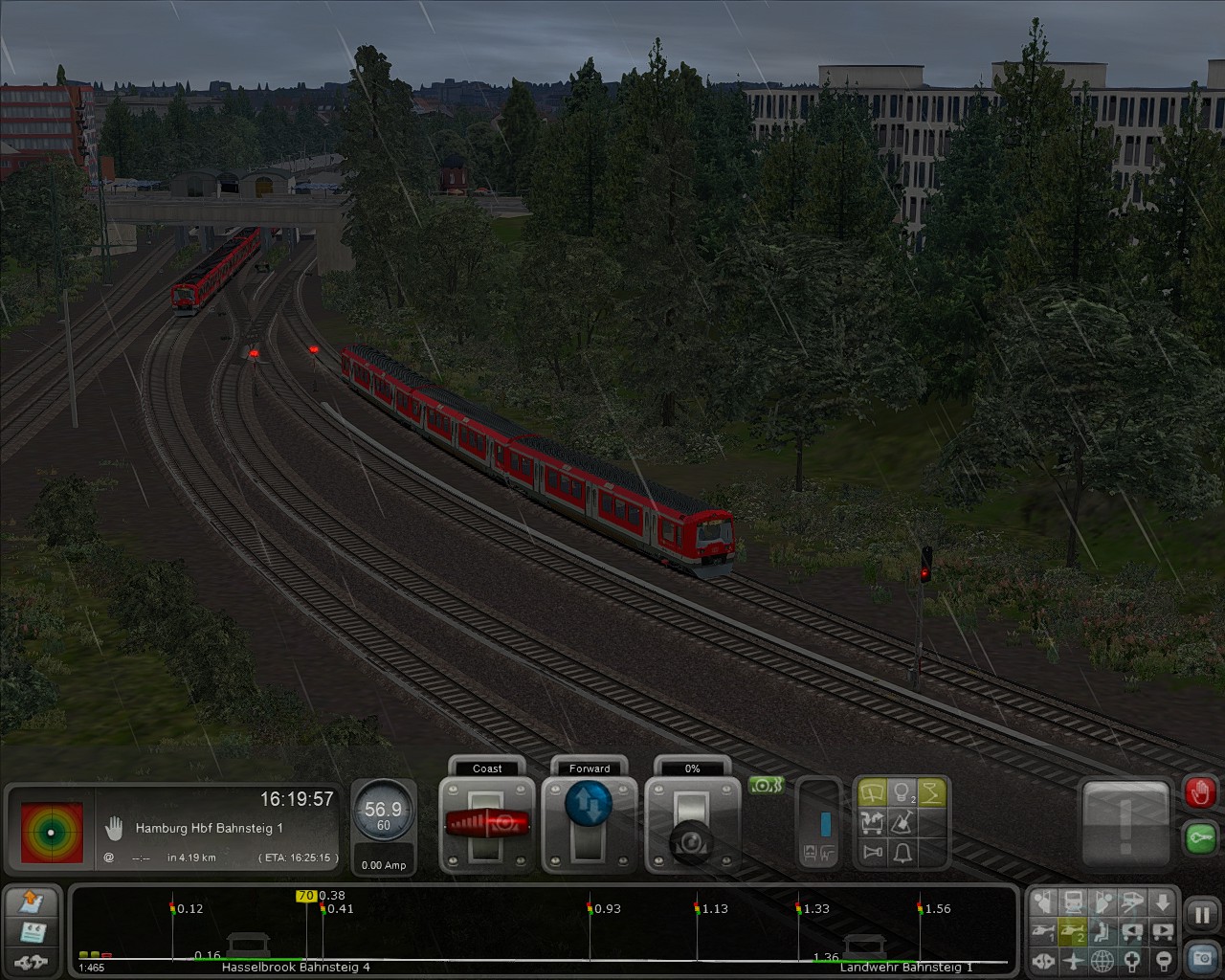This screenshot has height=980, width=1225.
Task: Click the green key startup button
Action: (1200, 837)
